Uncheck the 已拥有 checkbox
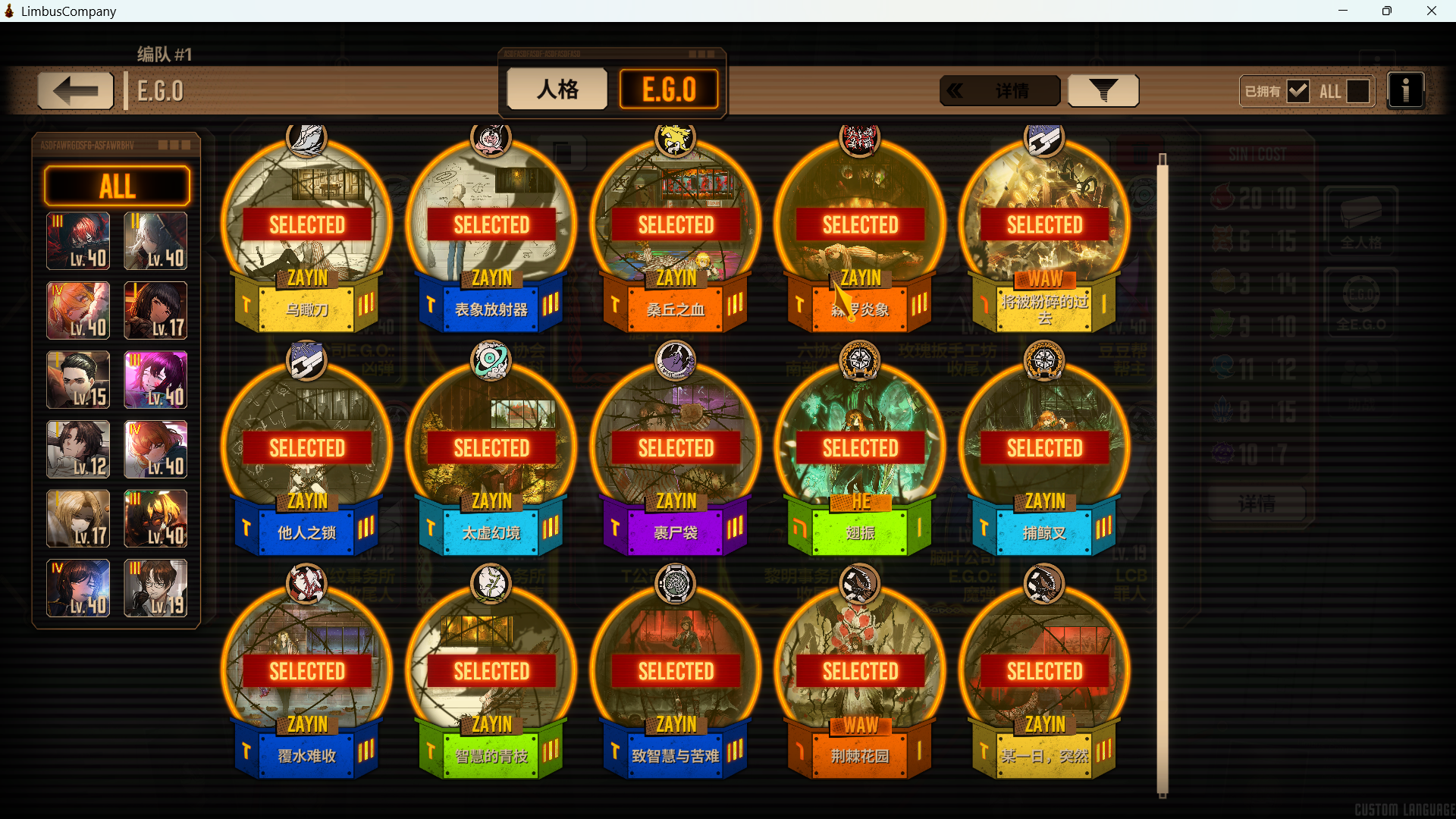This screenshot has width=1456, height=819. click(1300, 90)
